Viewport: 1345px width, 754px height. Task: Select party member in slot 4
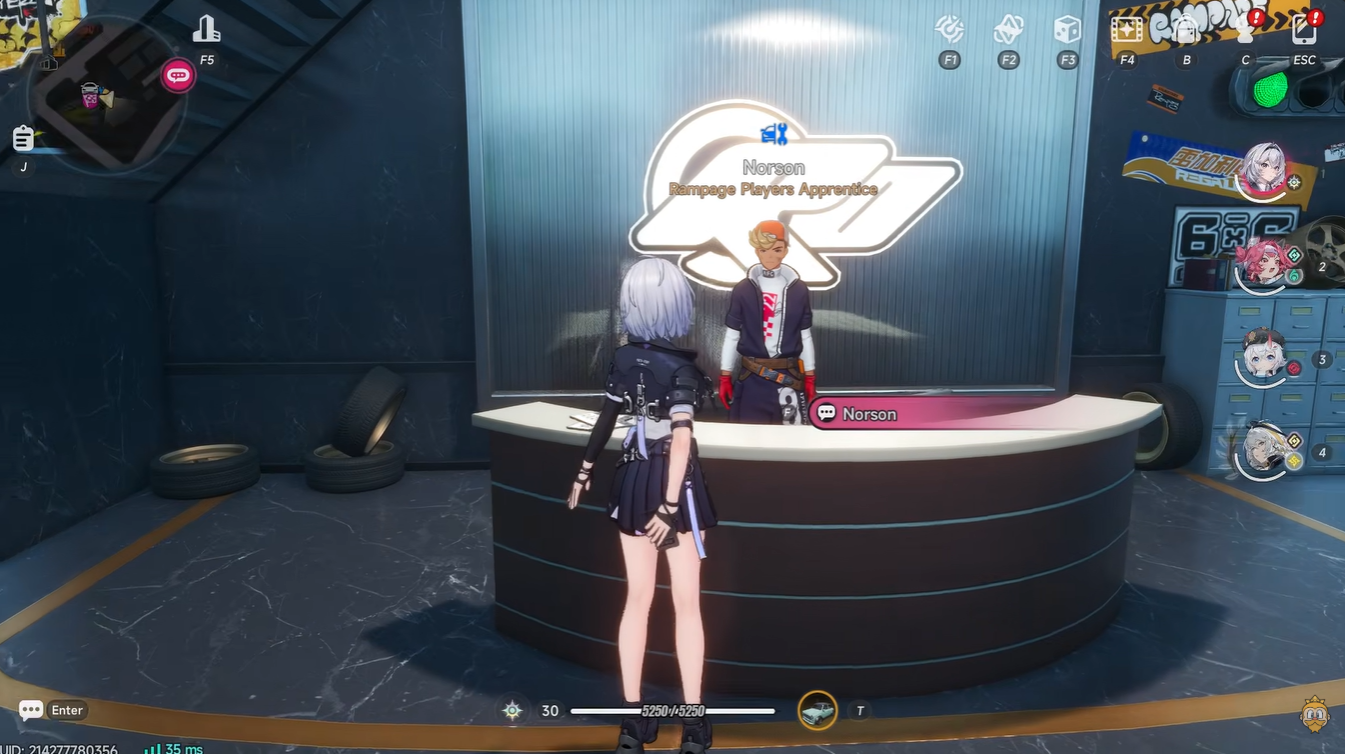[x=1263, y=450]
